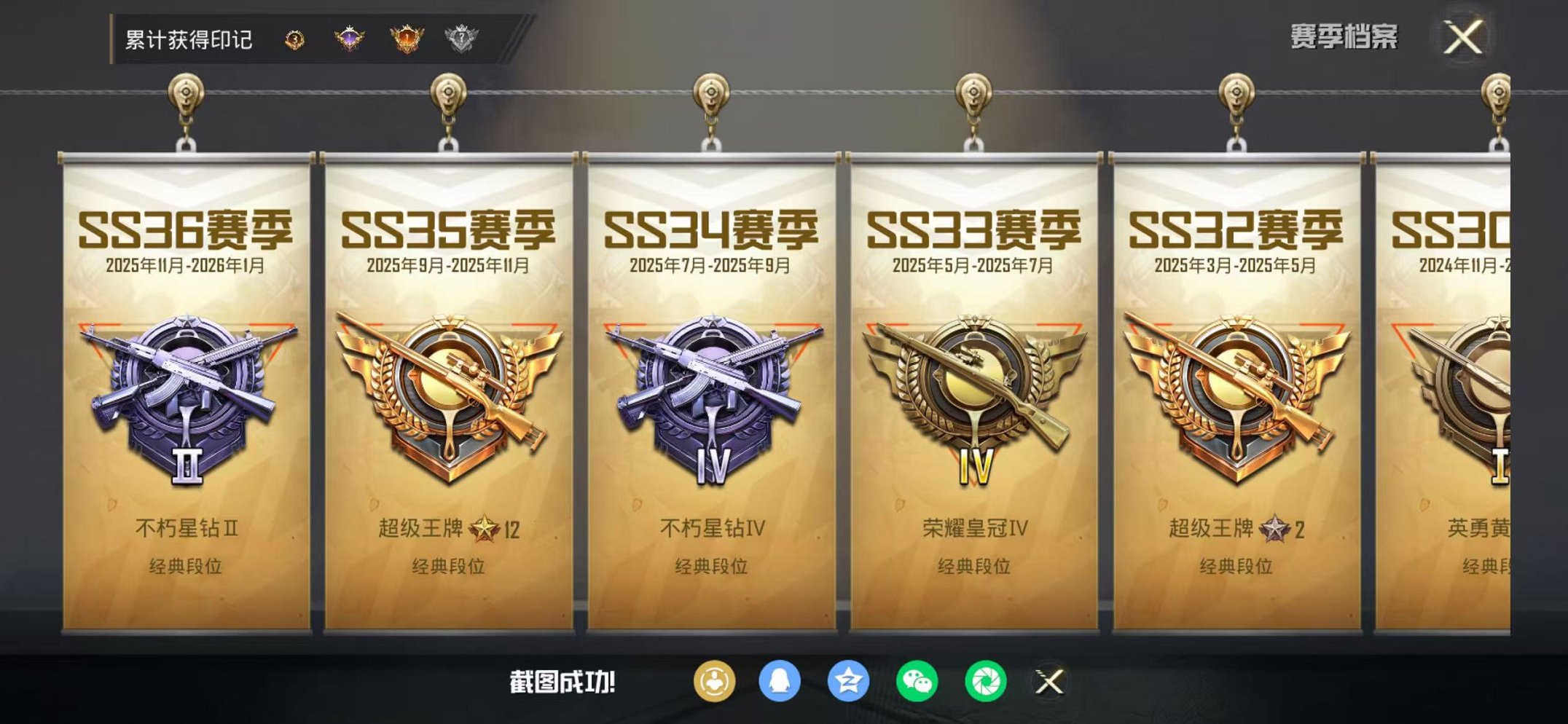
Task: View the purple medal badge at the top
Action: tap(348, 38)
